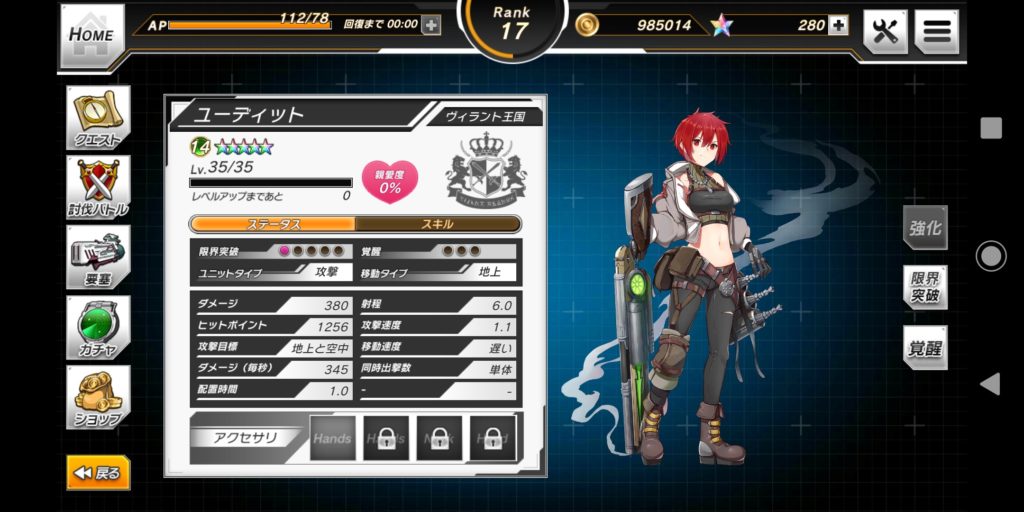Add star gems with the plus button

tap(838, 25)
